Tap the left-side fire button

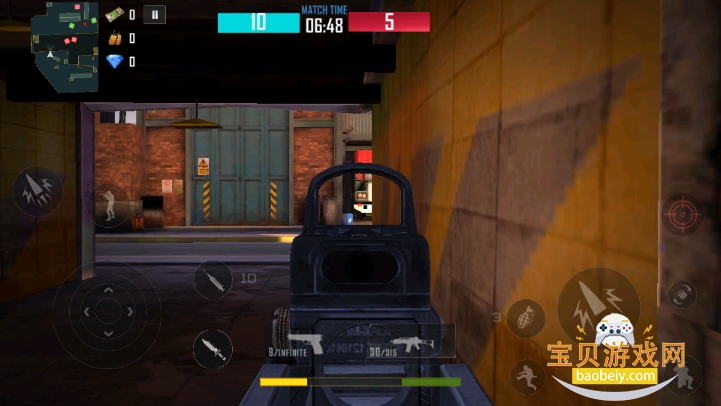(36, 191)
